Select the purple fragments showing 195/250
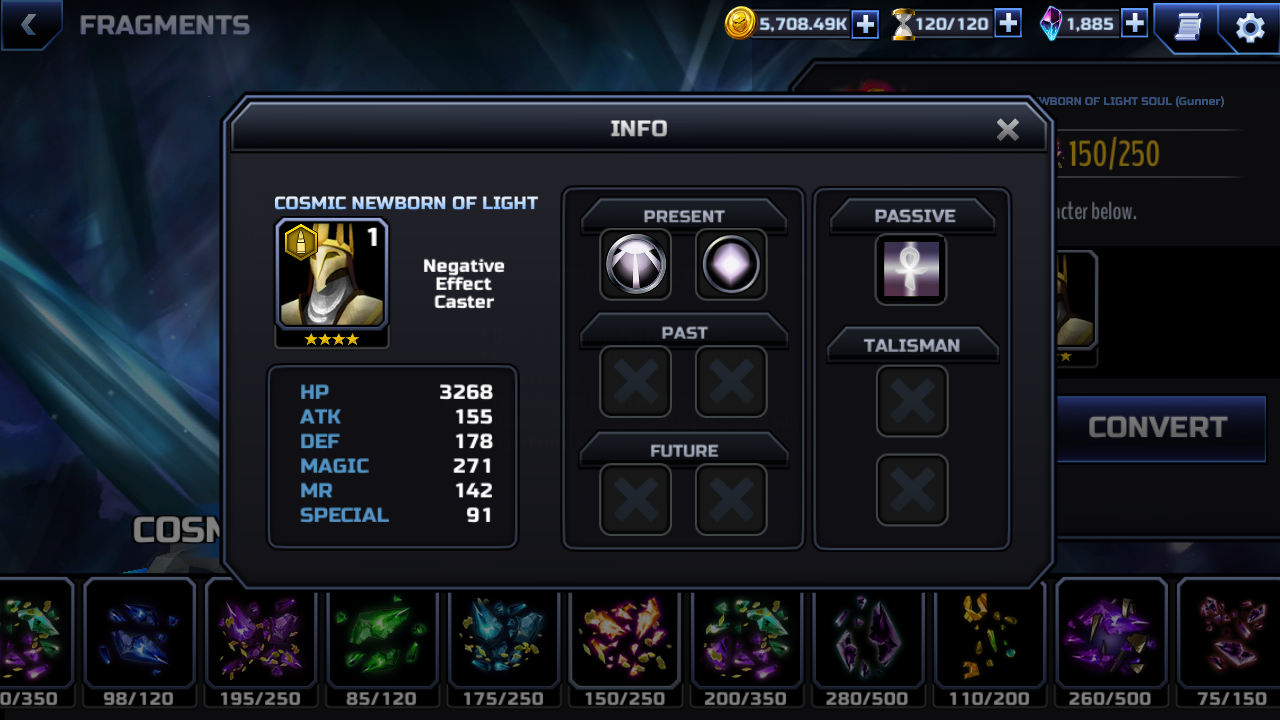 point(260,637)
